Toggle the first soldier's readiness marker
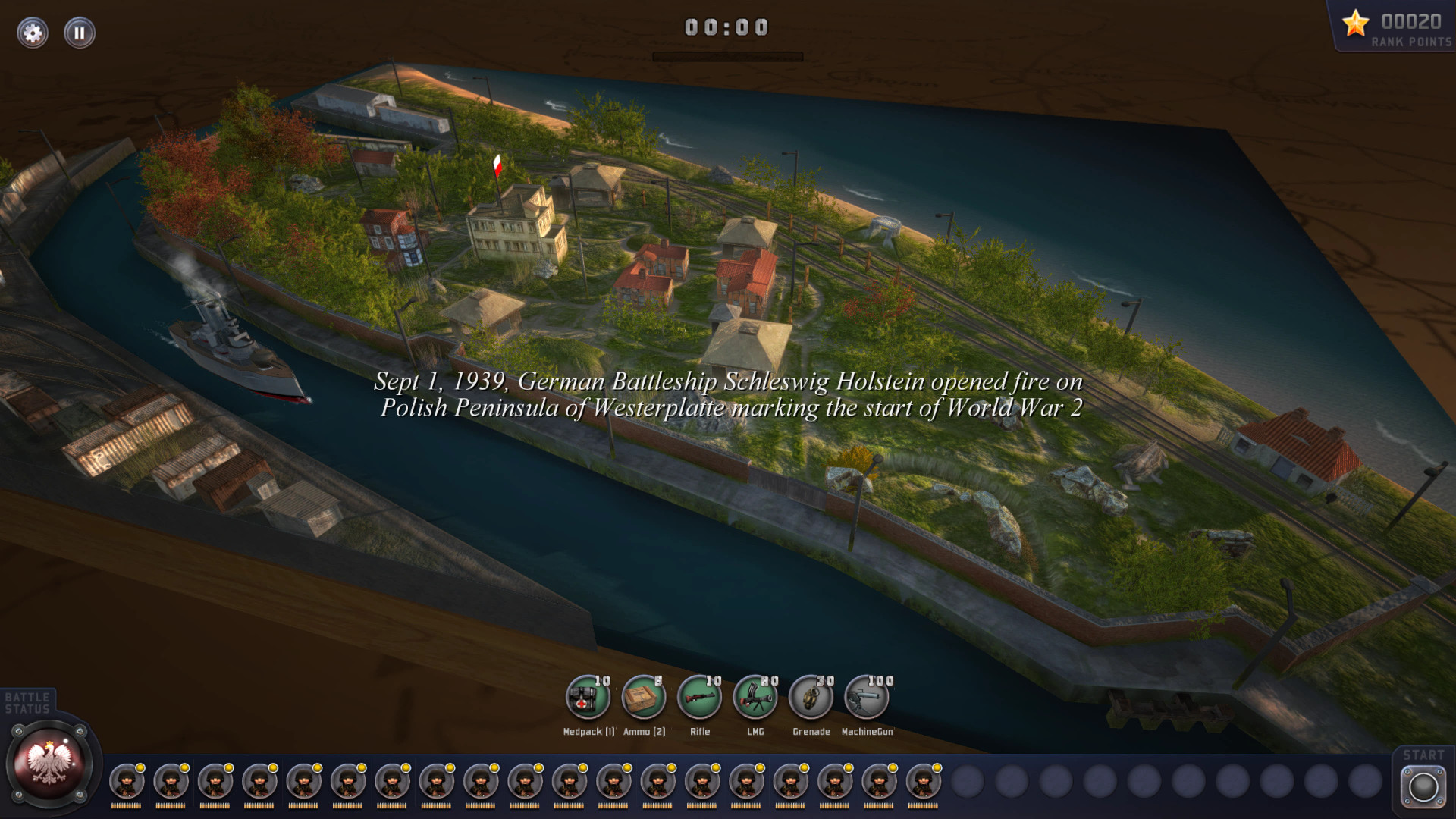The image size is (1456, 819). (141, 768)
